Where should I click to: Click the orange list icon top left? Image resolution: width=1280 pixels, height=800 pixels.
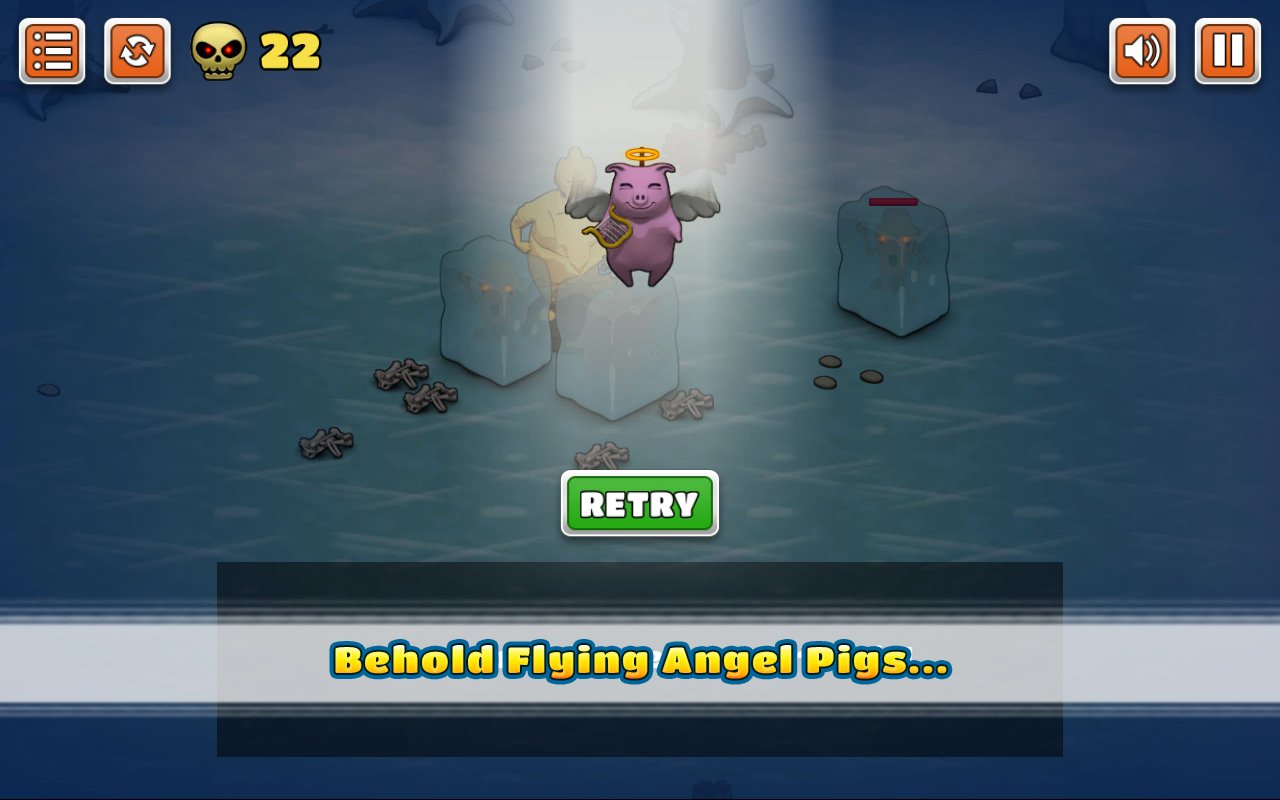51,49
